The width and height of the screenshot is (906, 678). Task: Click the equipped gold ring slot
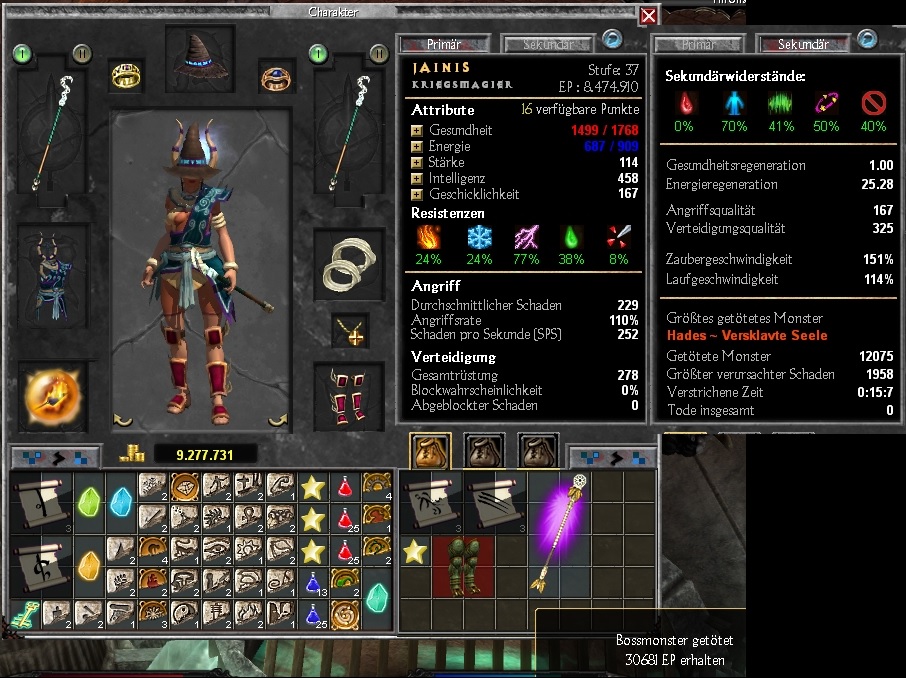tap(127, 76)
